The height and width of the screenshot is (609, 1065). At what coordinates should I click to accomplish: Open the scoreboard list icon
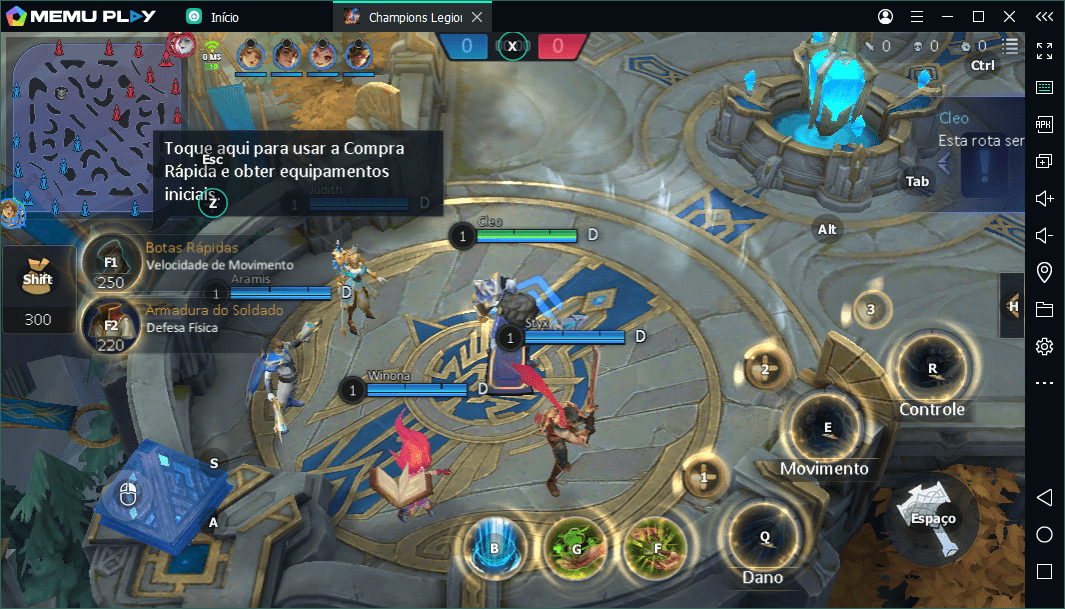1012,46
